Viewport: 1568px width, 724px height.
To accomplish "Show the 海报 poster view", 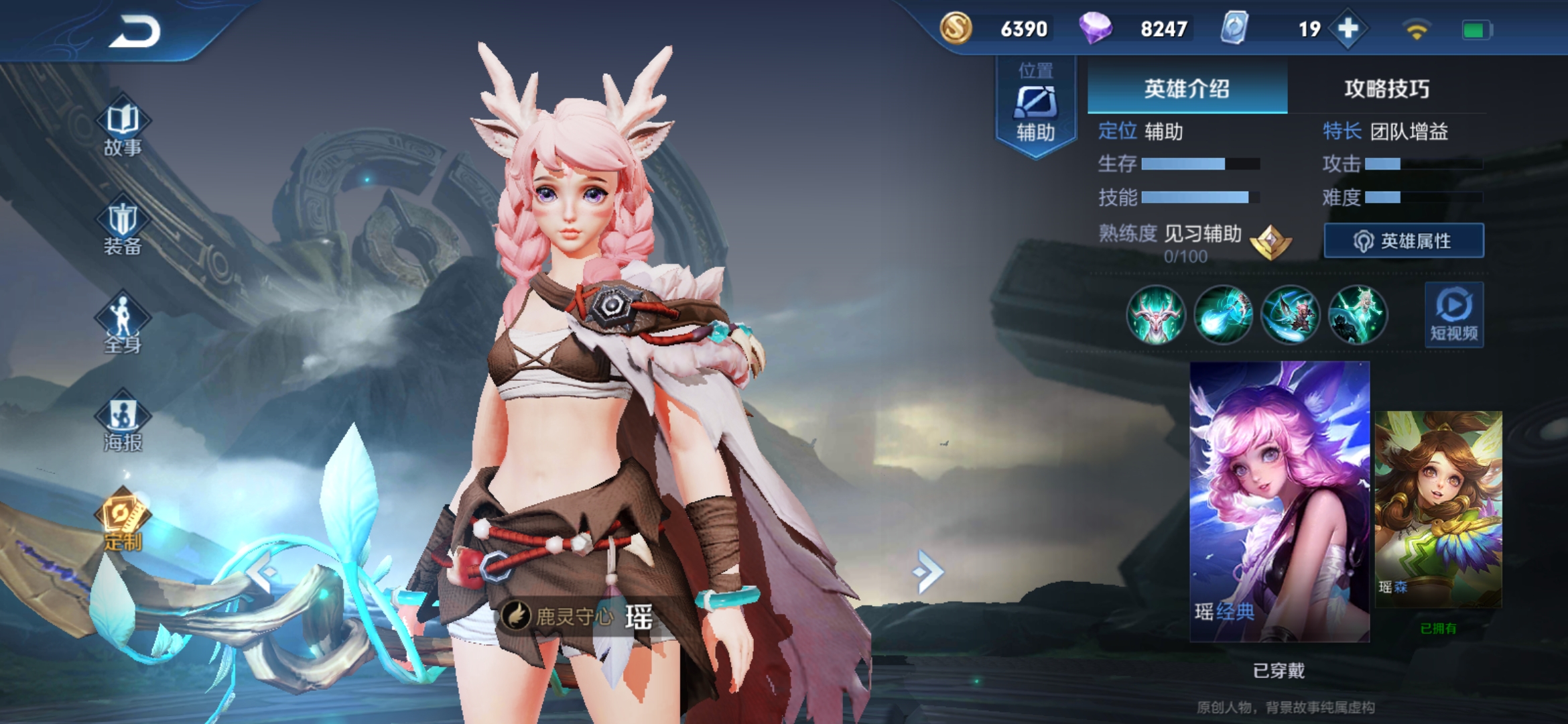I will 123,424.
